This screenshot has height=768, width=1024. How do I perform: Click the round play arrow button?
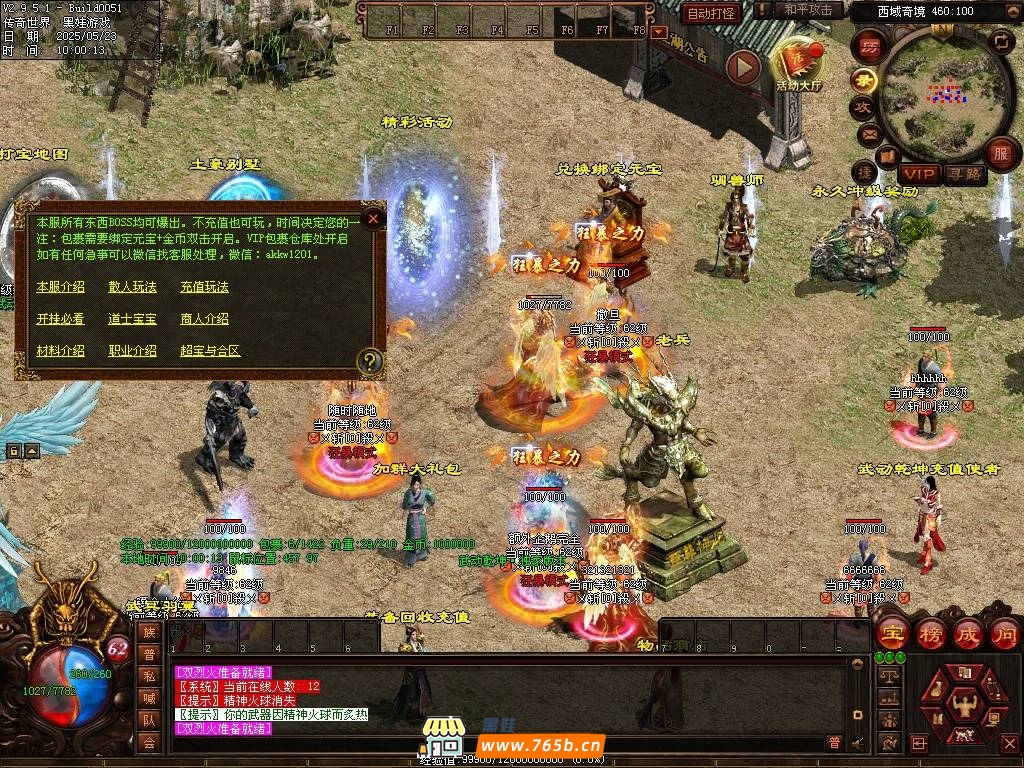(x=743, y=67)
